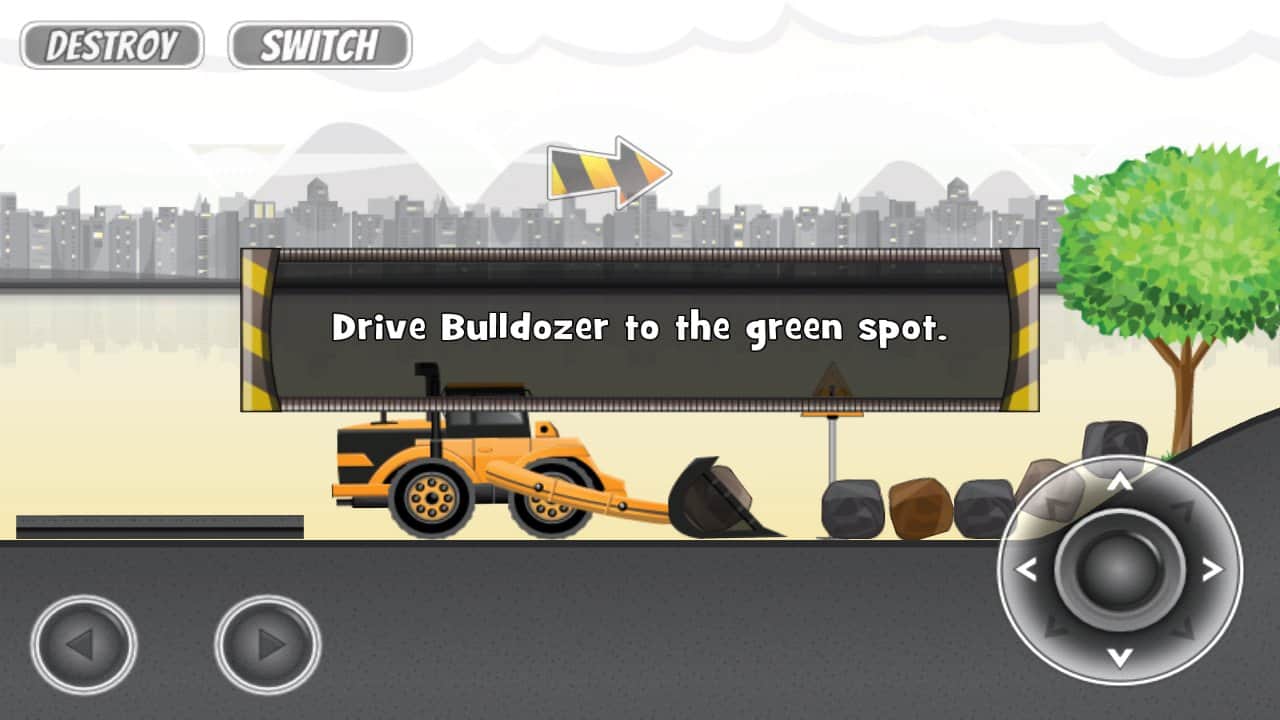Tap the brown boulder among the rocks
The image size is (1280, 720).
[x=922, y=510]
